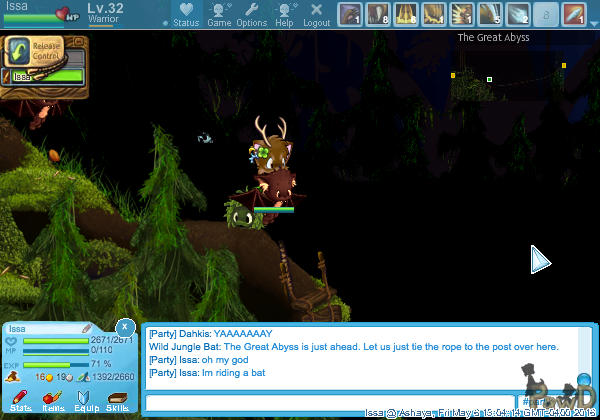The width and height of the screenshot is (600, 420).
Task: Open the Items inventory
Action: click(x=53, y=401)
